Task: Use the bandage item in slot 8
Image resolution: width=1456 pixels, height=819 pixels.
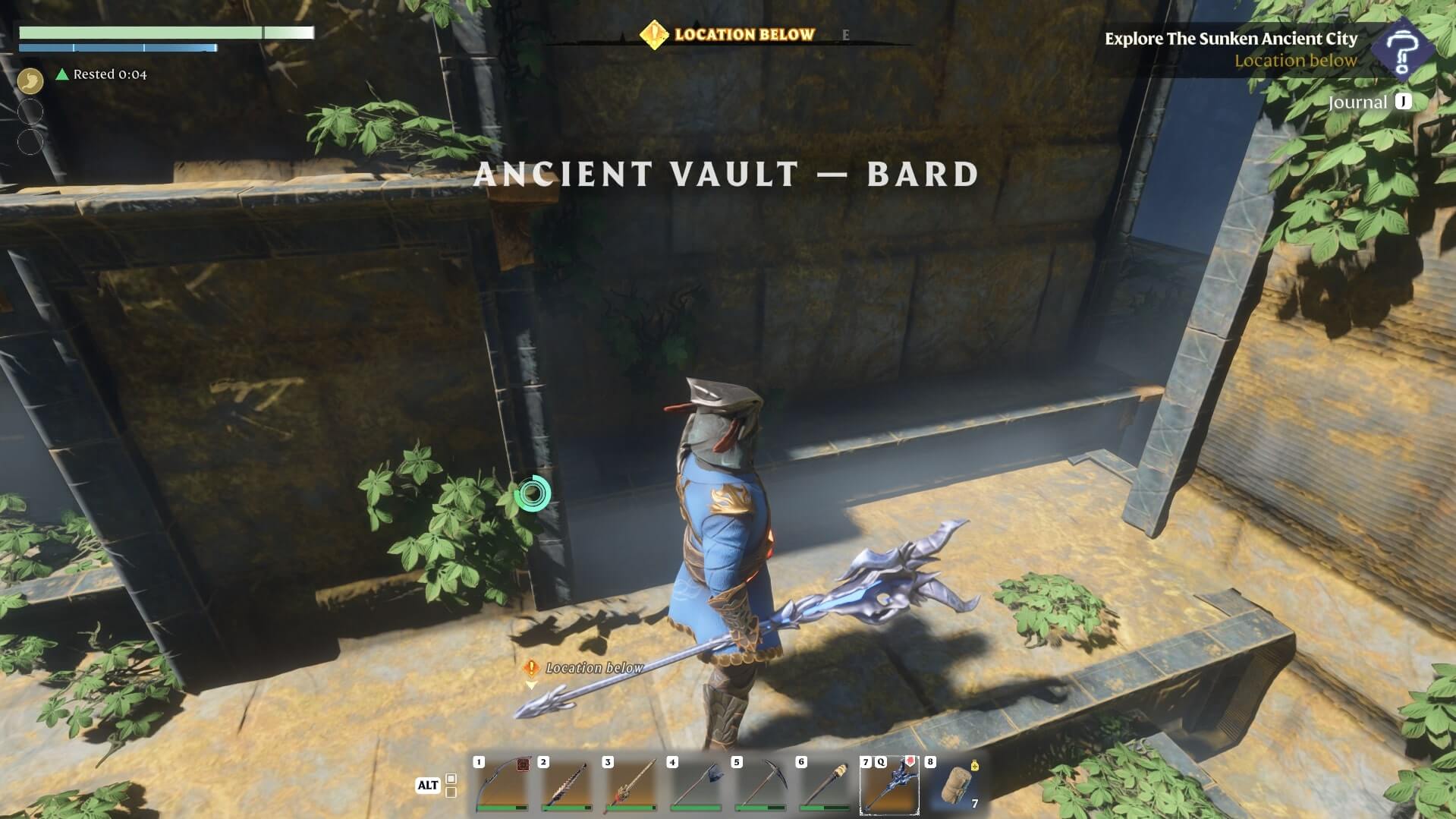Action: [954, 785]
